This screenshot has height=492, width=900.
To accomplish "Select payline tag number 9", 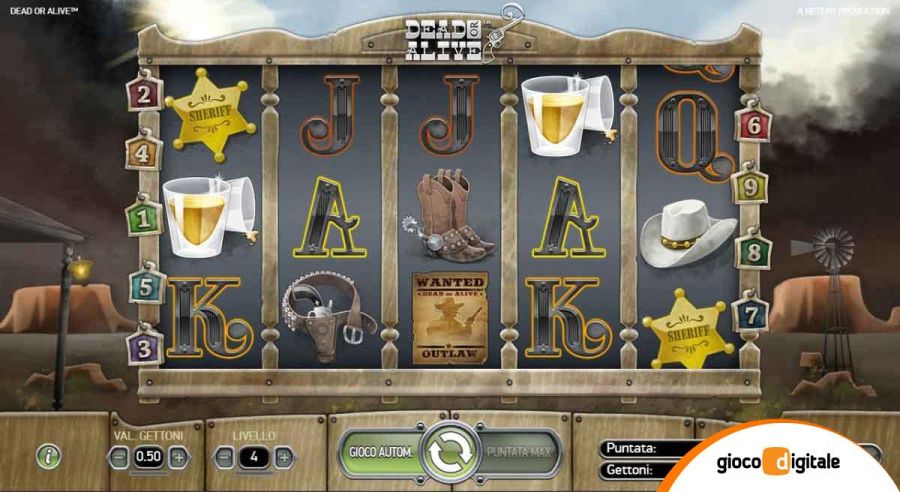I will [750, 187].
